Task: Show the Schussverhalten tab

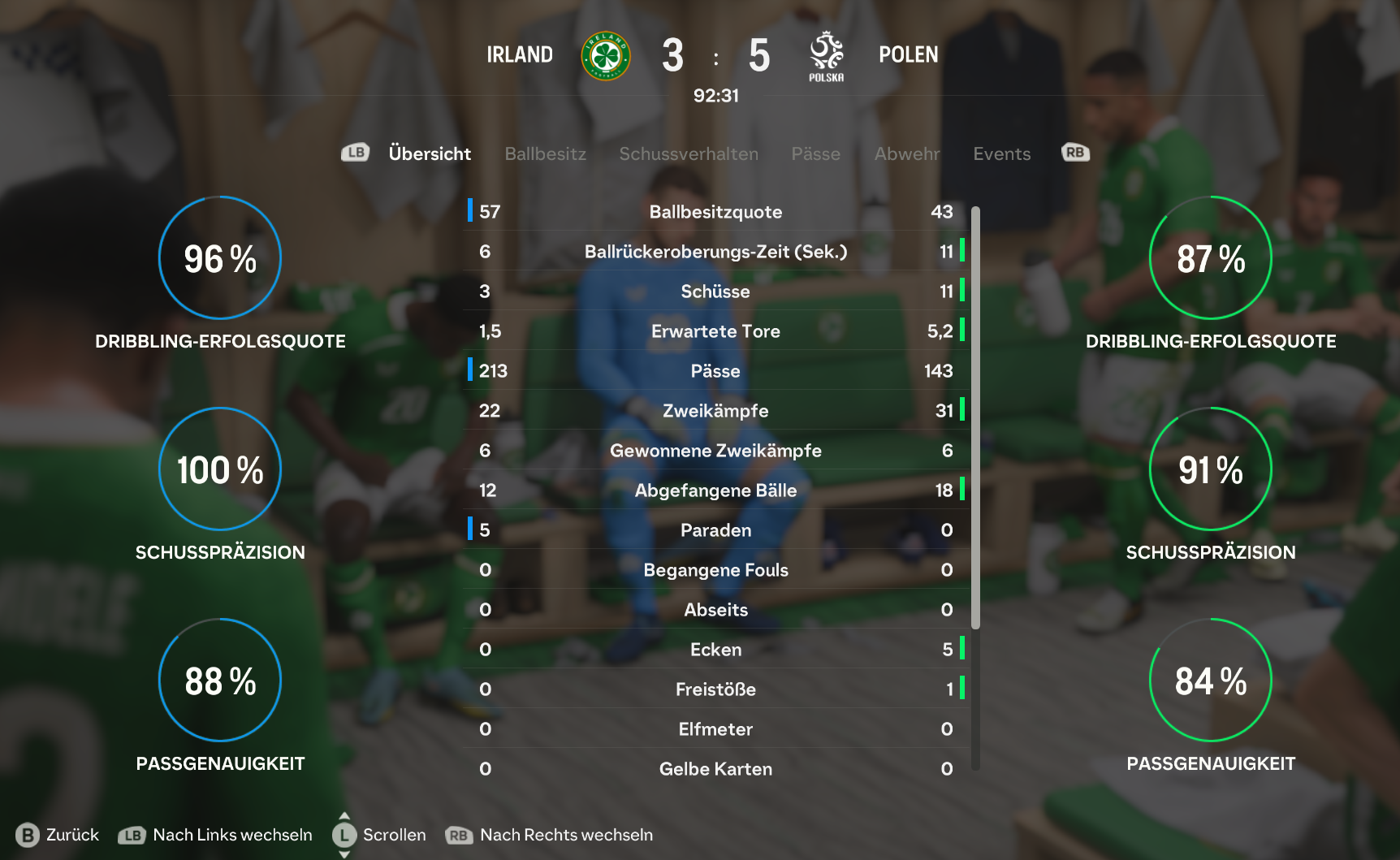Action: click(x=688, y=153)
